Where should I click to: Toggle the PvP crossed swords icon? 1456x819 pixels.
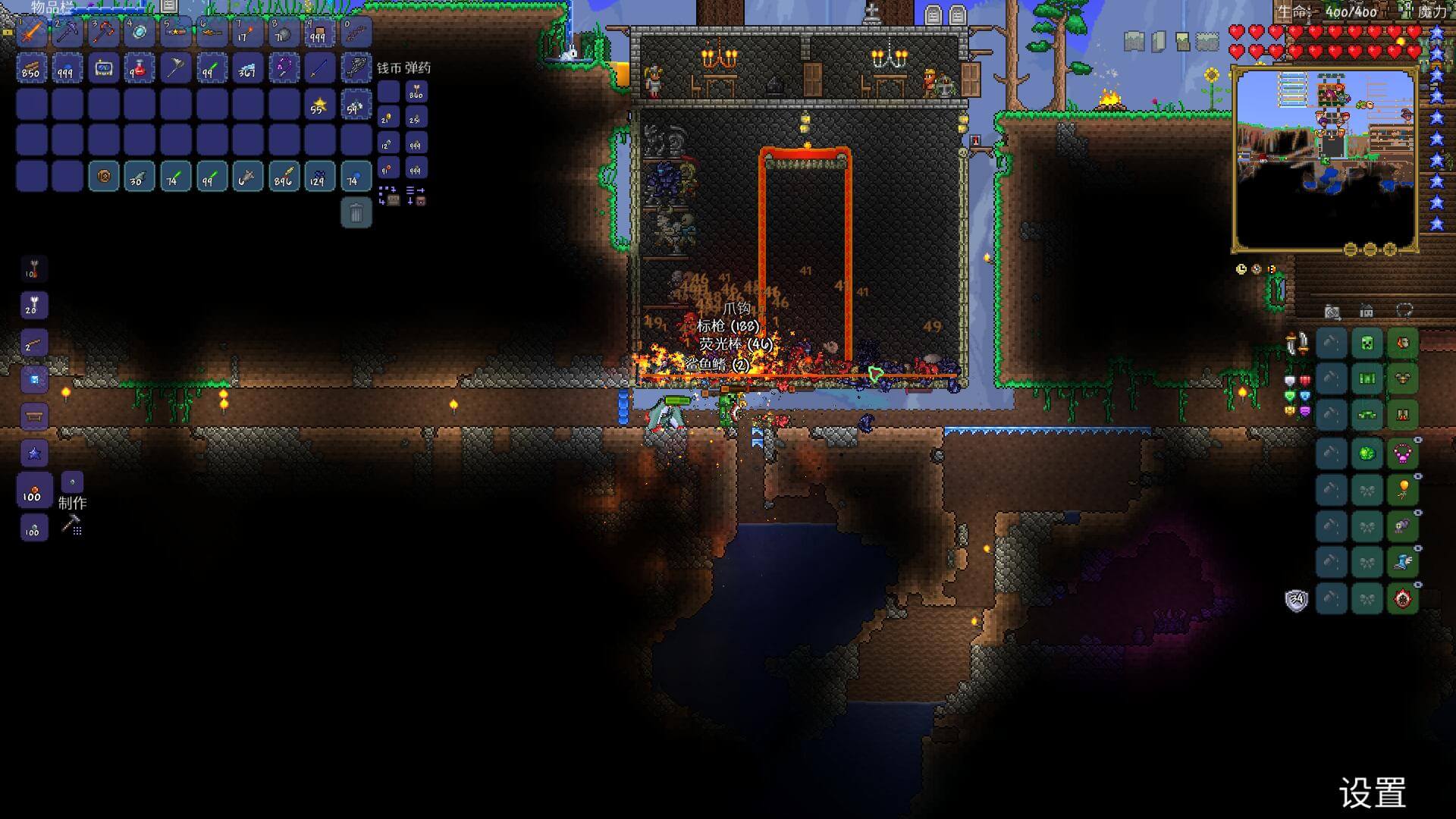pyautogui.click(x=1297, y=344)
